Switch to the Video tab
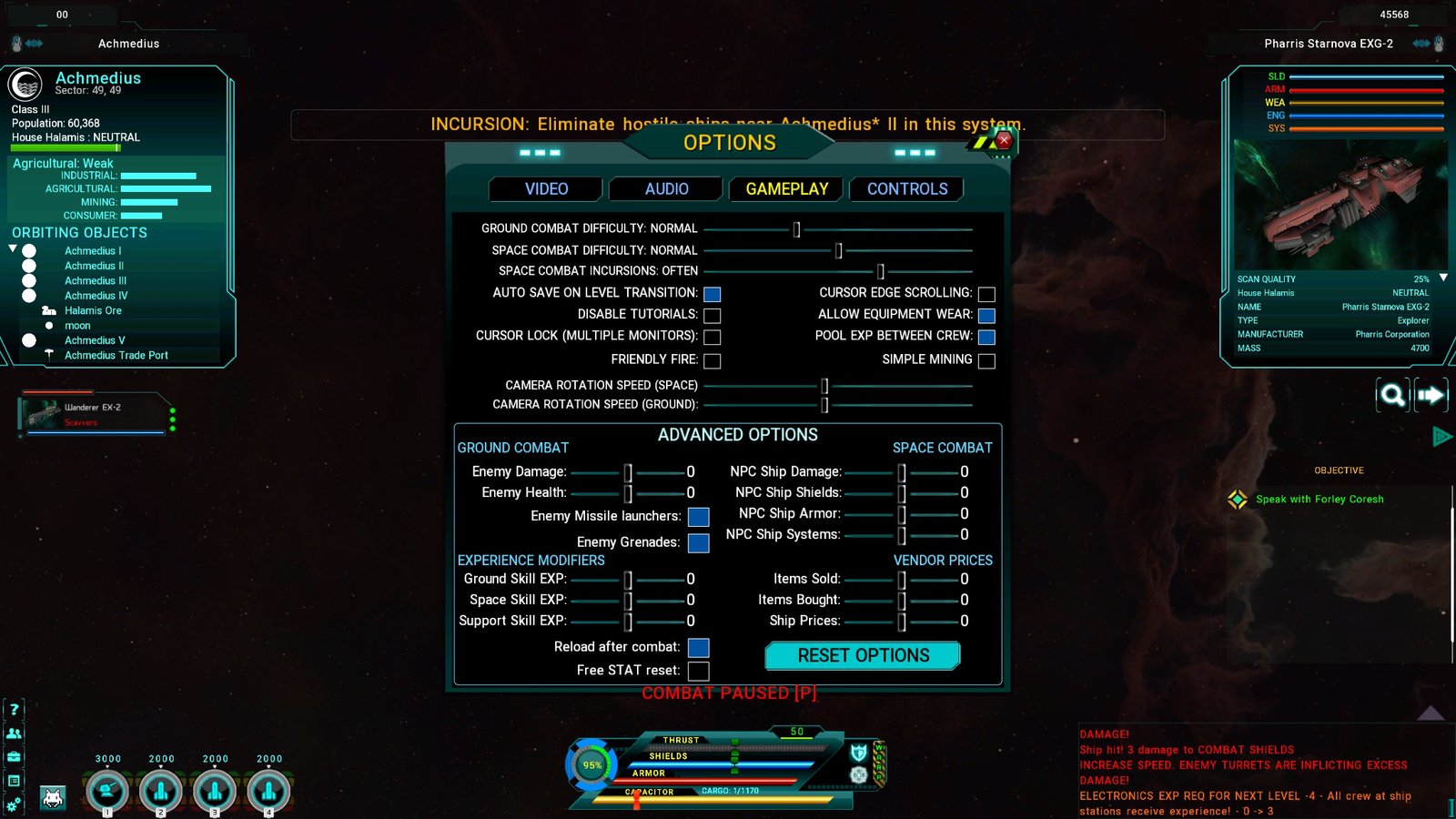The image size is (1456, 819). (x=546, y=189)
